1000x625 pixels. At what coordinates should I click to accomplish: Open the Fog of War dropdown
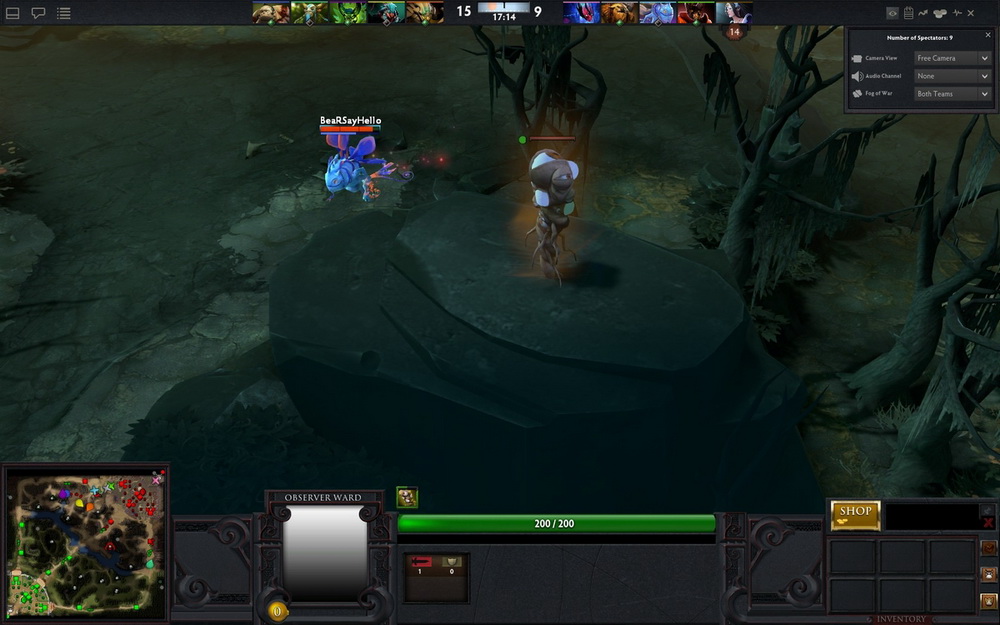coord(952,94)
